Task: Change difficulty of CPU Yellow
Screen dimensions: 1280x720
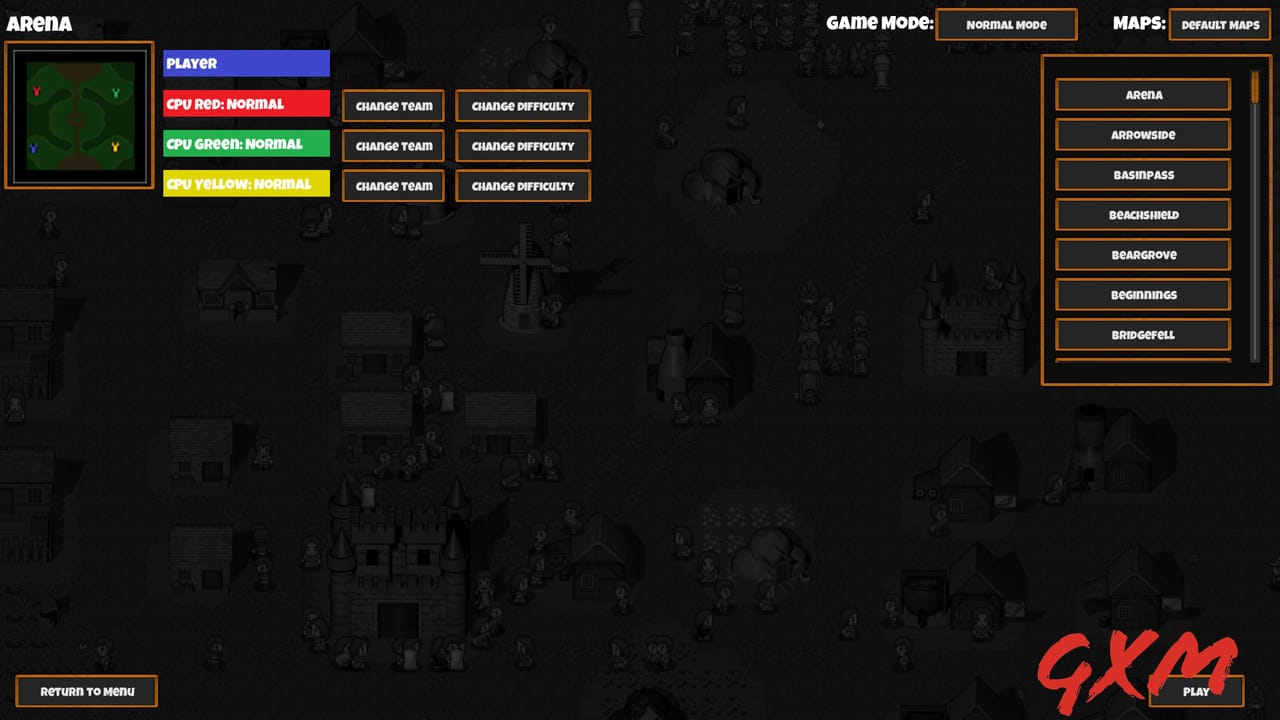Action: pyautogui.click(x=522, y=186)
